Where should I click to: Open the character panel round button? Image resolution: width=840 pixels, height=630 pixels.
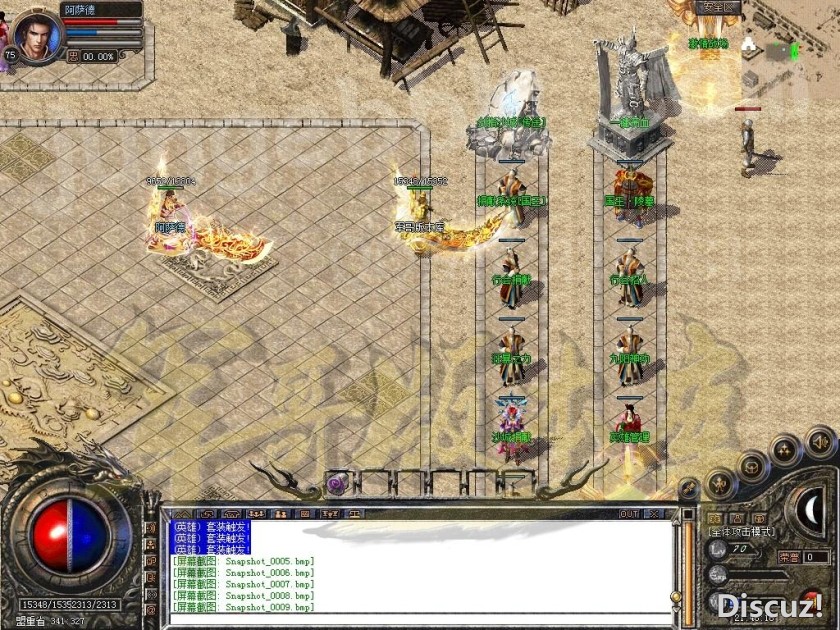(x=720, y=484)
